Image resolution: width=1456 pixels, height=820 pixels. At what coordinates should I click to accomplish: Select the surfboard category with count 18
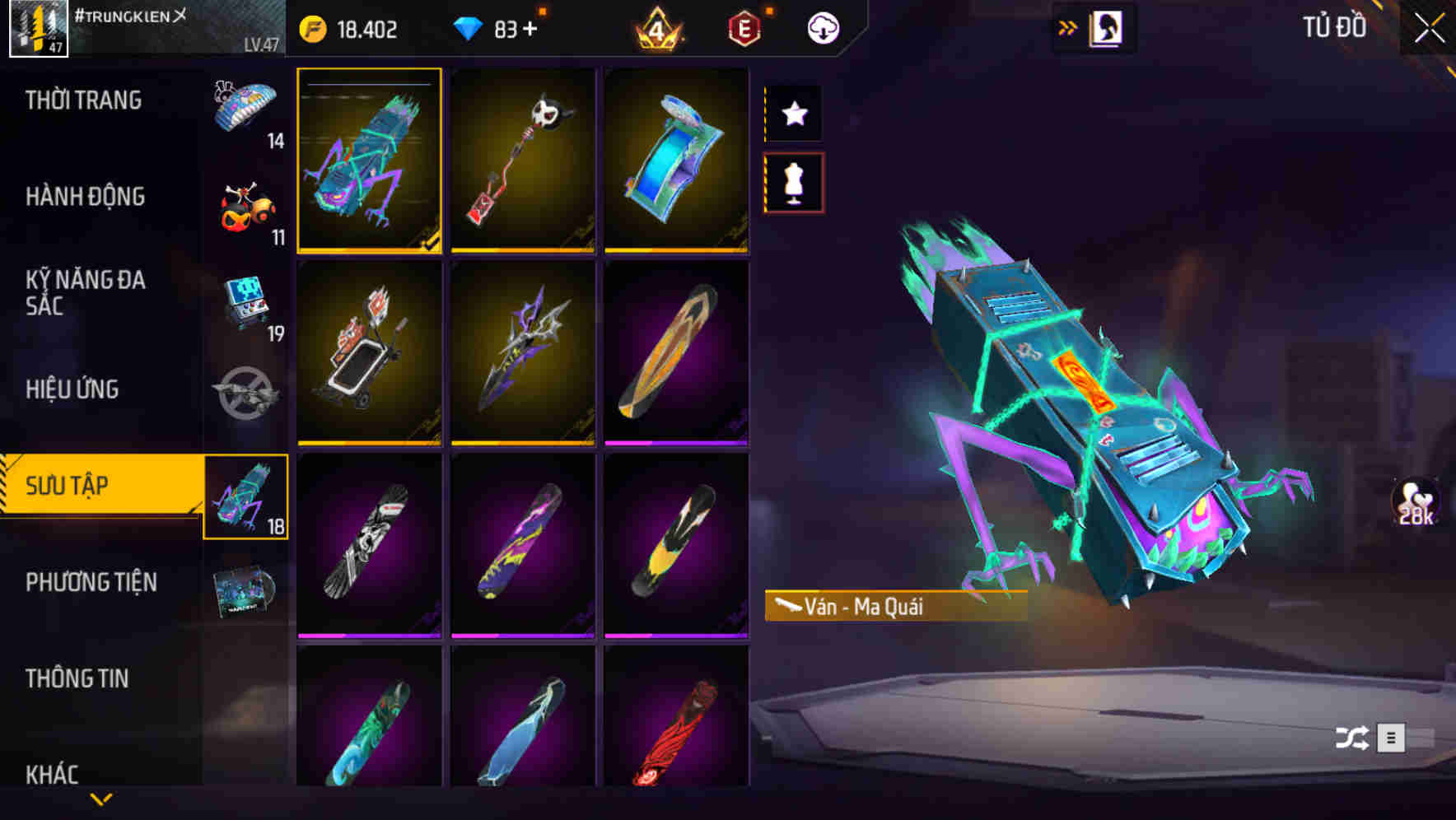click(x=246, y=498)
